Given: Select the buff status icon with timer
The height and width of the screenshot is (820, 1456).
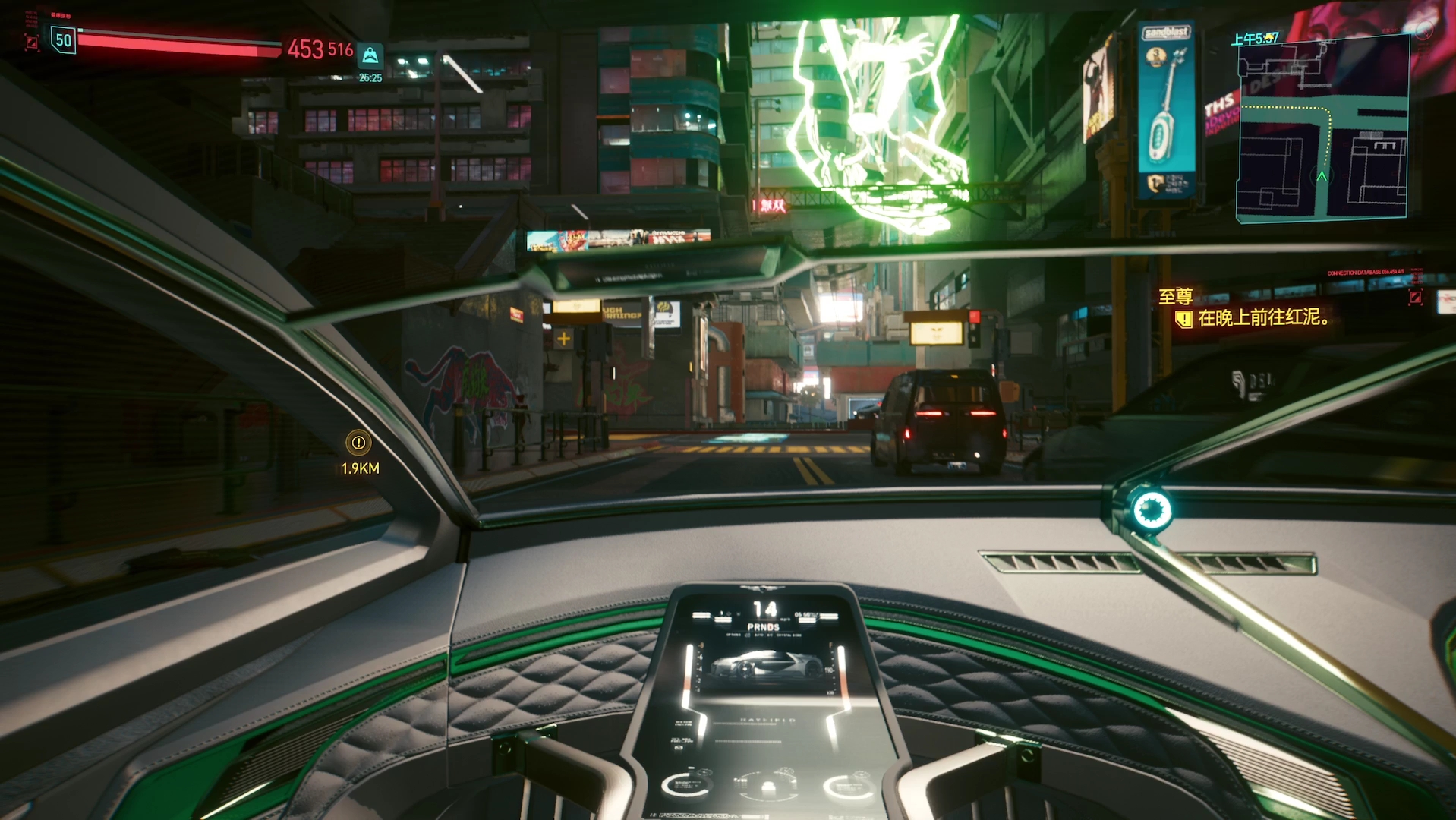Looking at the screenshot, I should 370,56.
